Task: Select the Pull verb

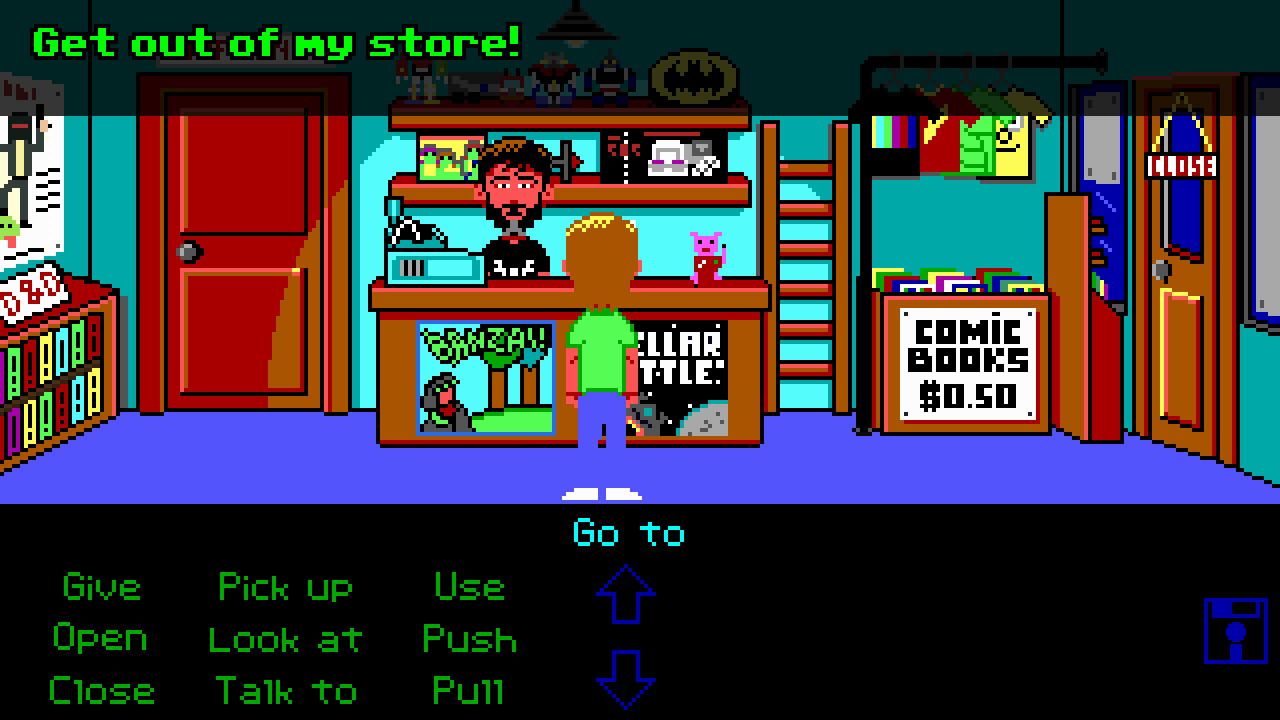Action: point(470,691)
